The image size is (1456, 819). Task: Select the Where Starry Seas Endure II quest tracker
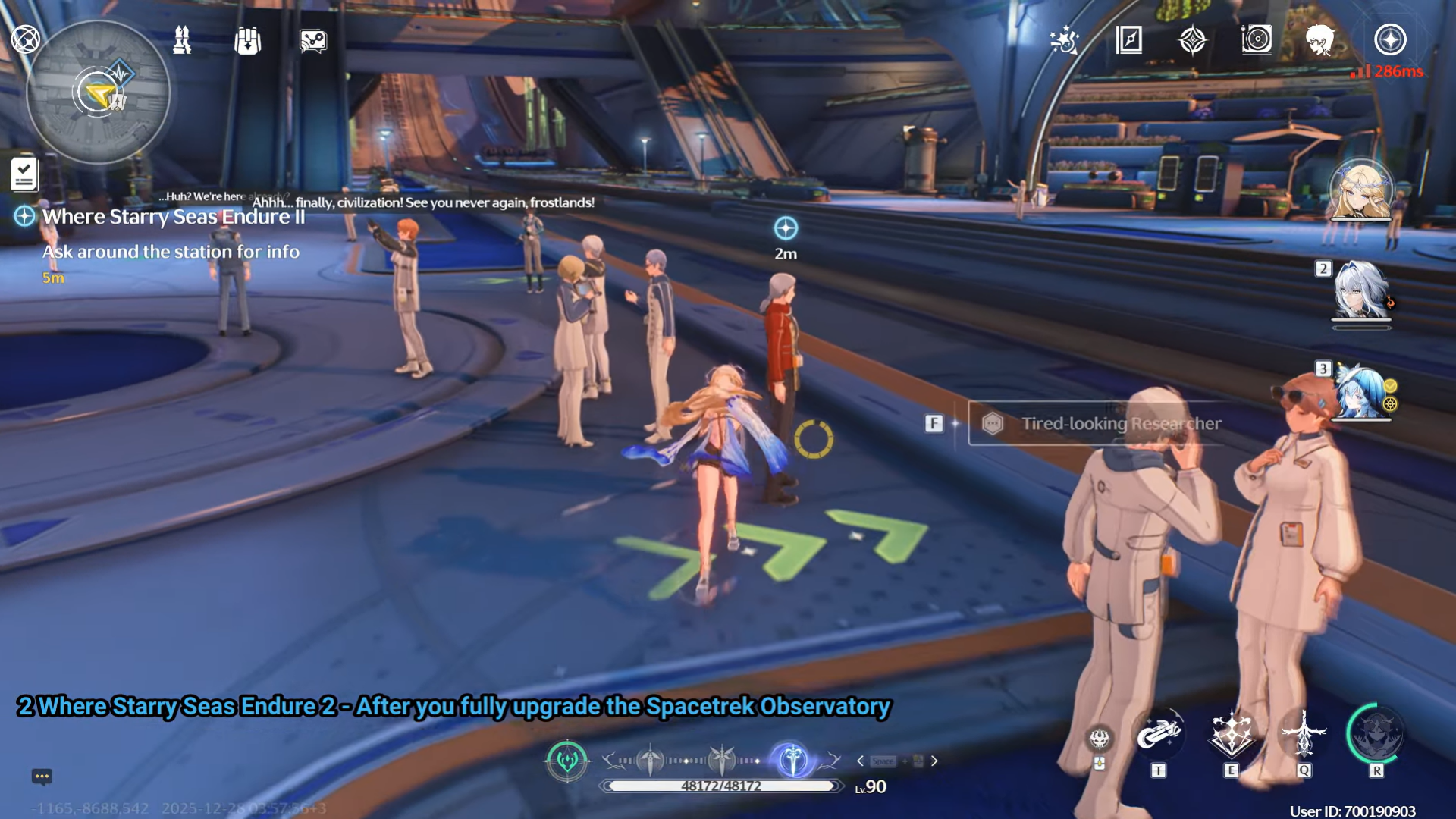tap(173, 217)
